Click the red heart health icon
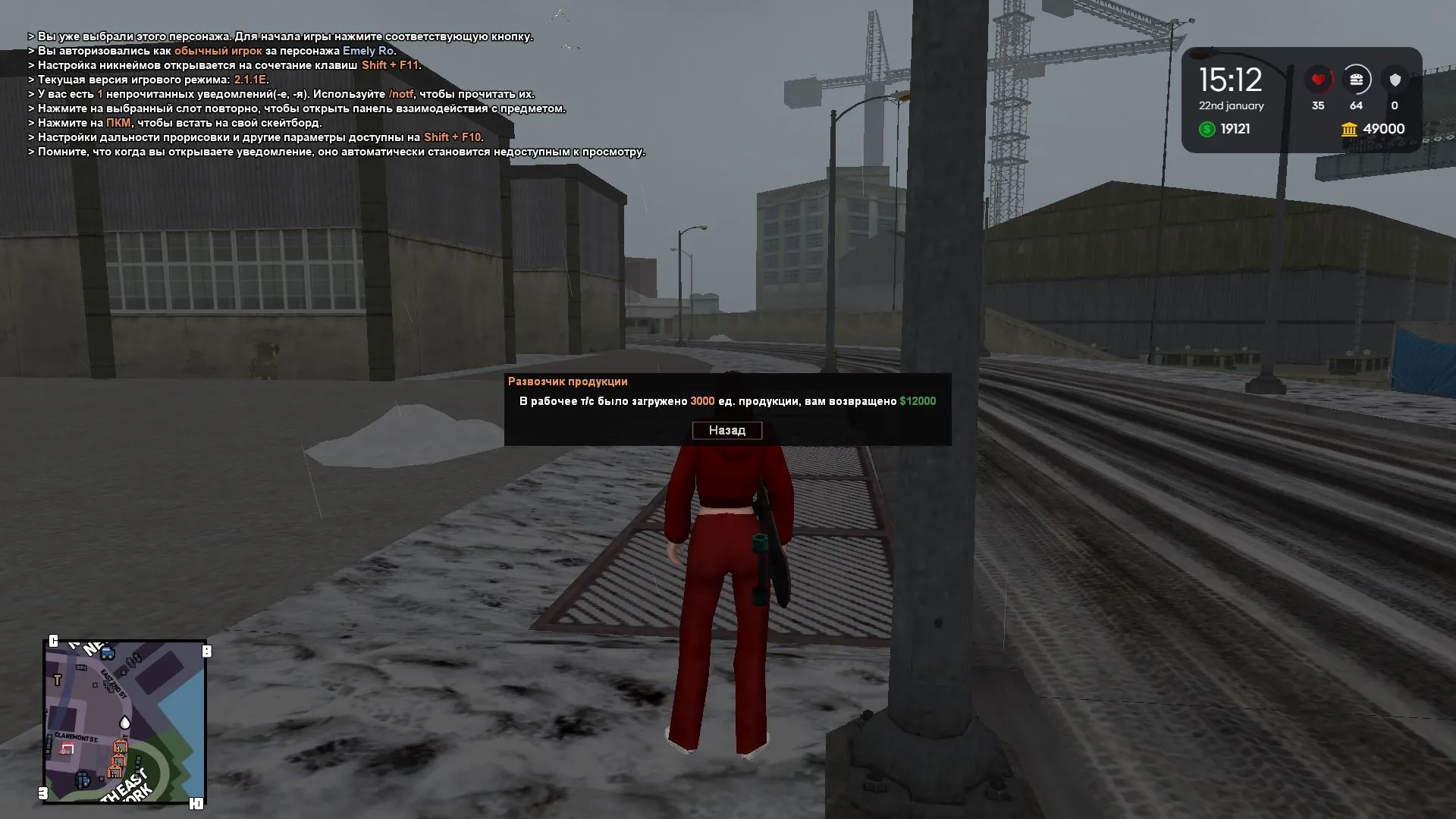 (1319, 79)
